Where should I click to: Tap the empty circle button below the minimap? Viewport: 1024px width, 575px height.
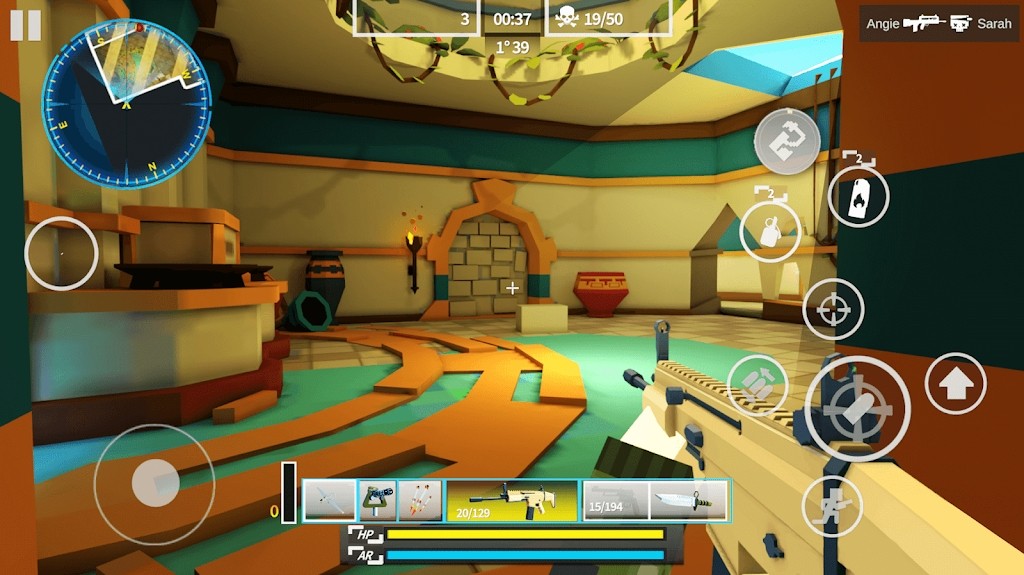point(61,254)
